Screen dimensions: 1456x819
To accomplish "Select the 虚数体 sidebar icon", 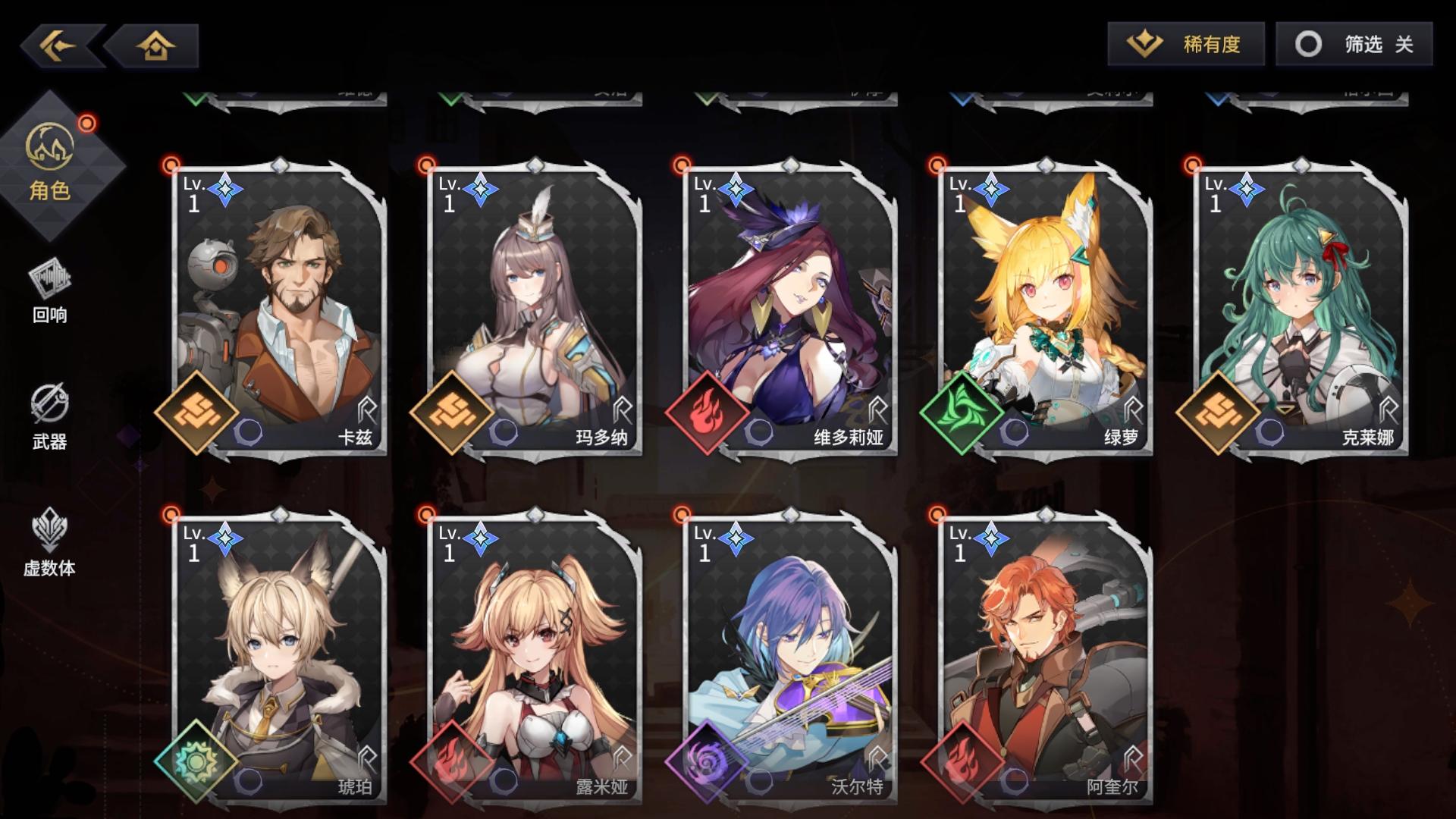I will [x=49, y=542].
